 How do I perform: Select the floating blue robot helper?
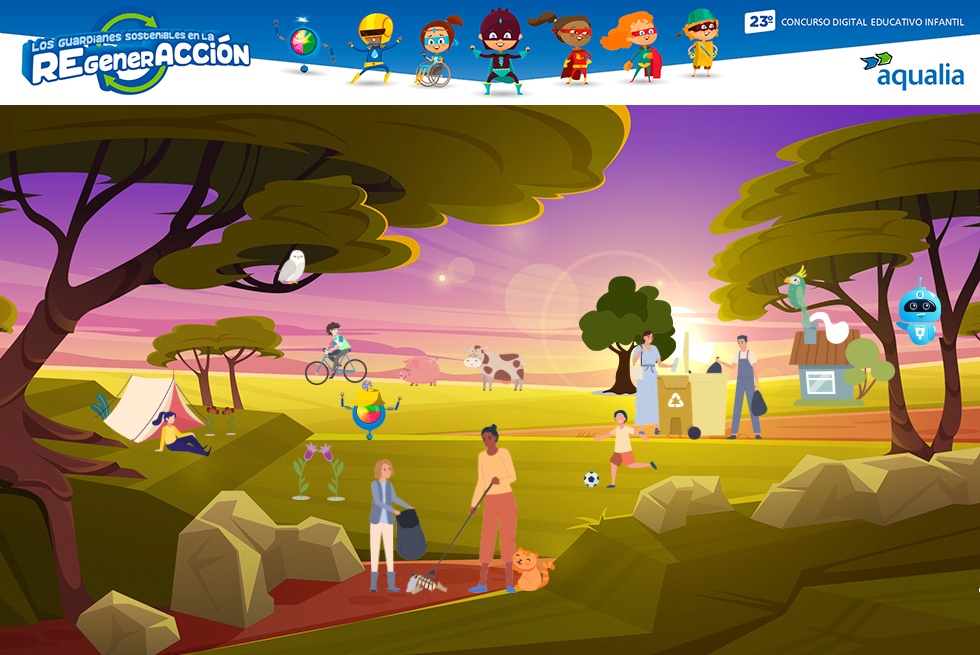[918, 311]
